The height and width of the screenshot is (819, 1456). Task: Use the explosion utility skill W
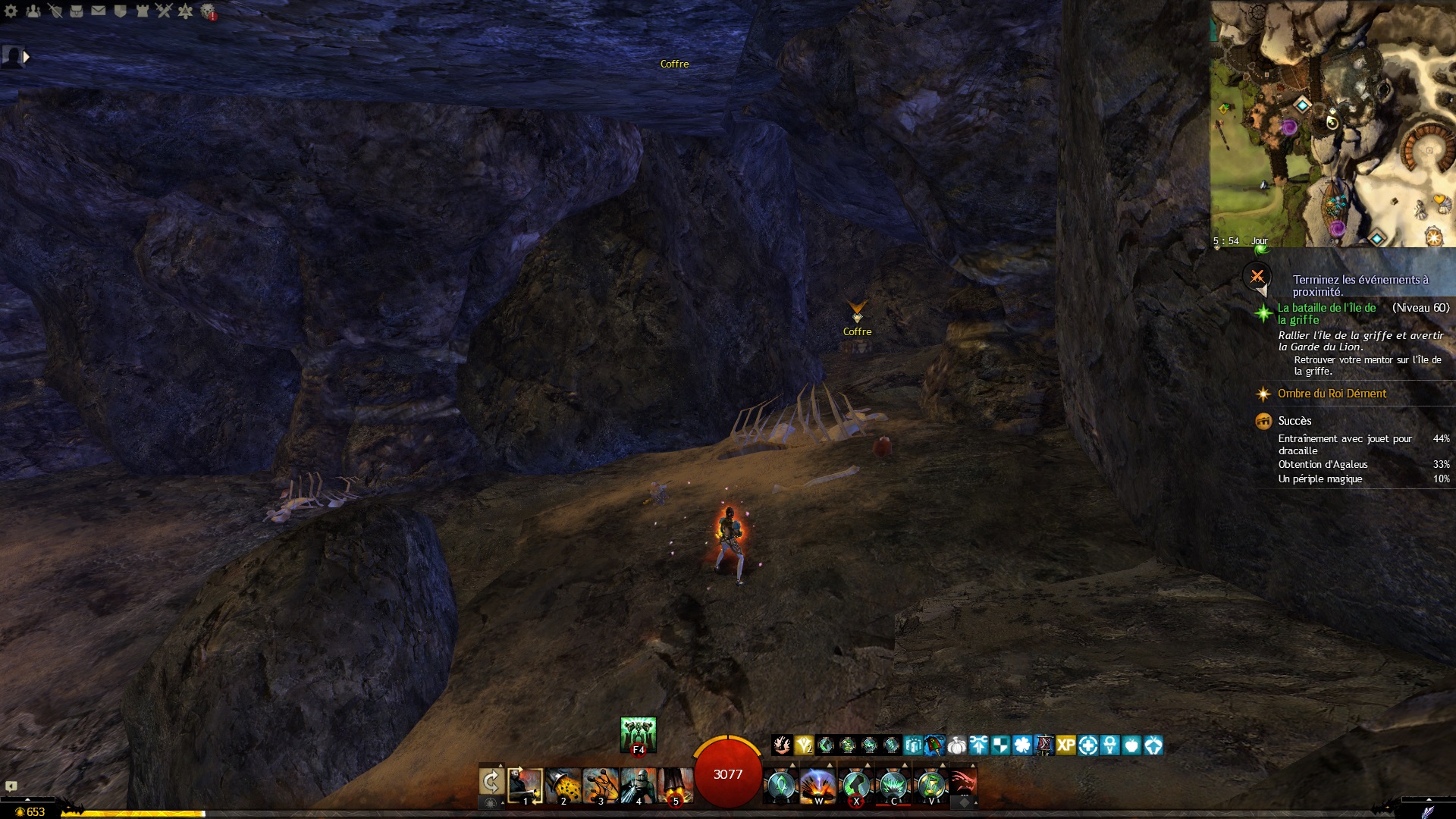pos(818,786)
